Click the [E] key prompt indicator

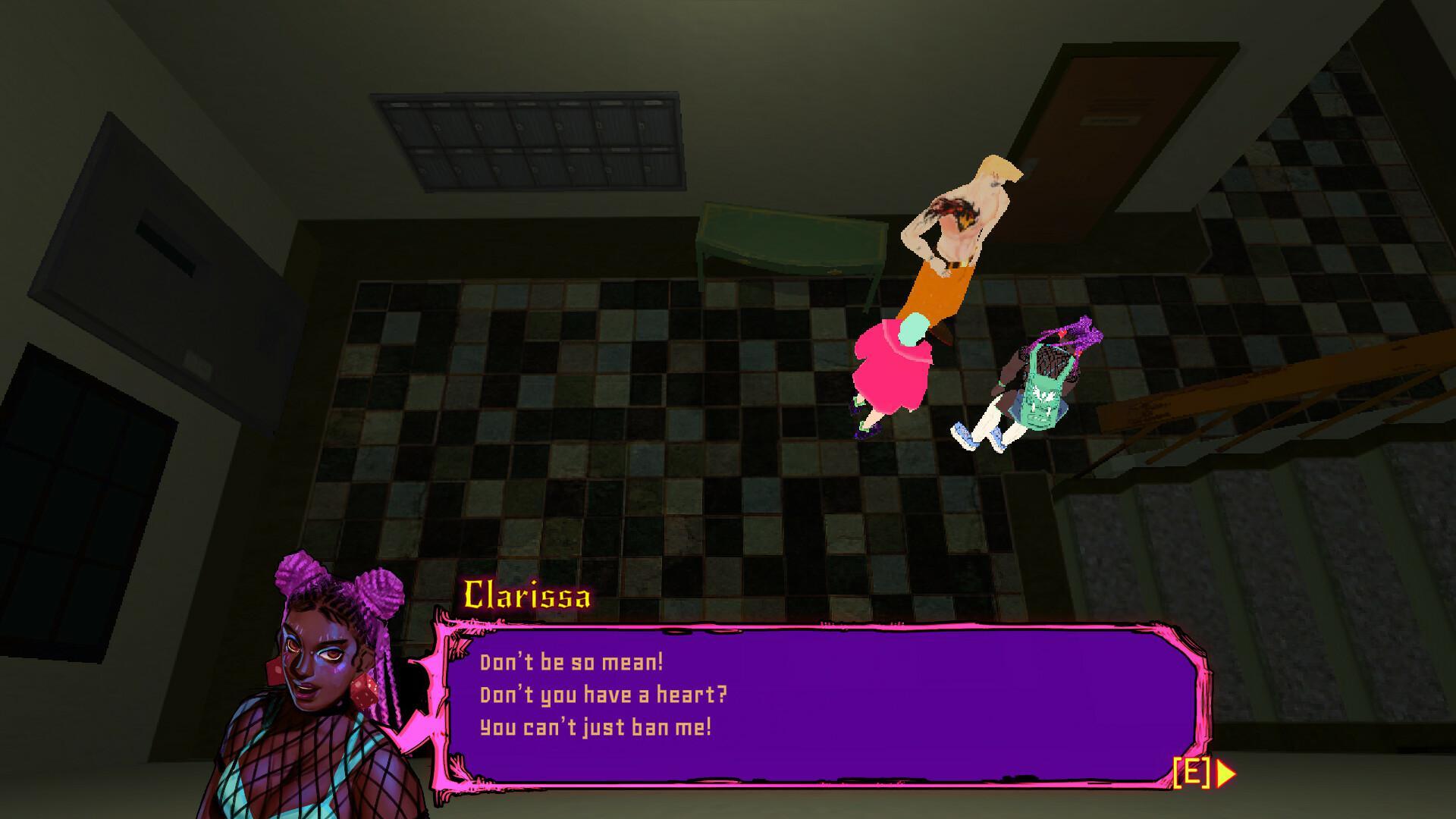[1193, 773]
